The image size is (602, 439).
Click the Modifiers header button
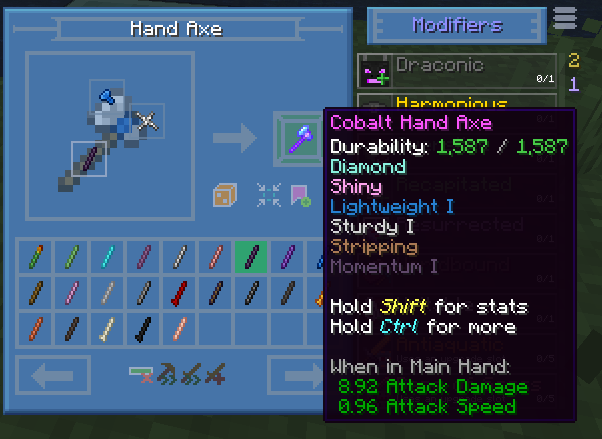click(x=457, y=24)
